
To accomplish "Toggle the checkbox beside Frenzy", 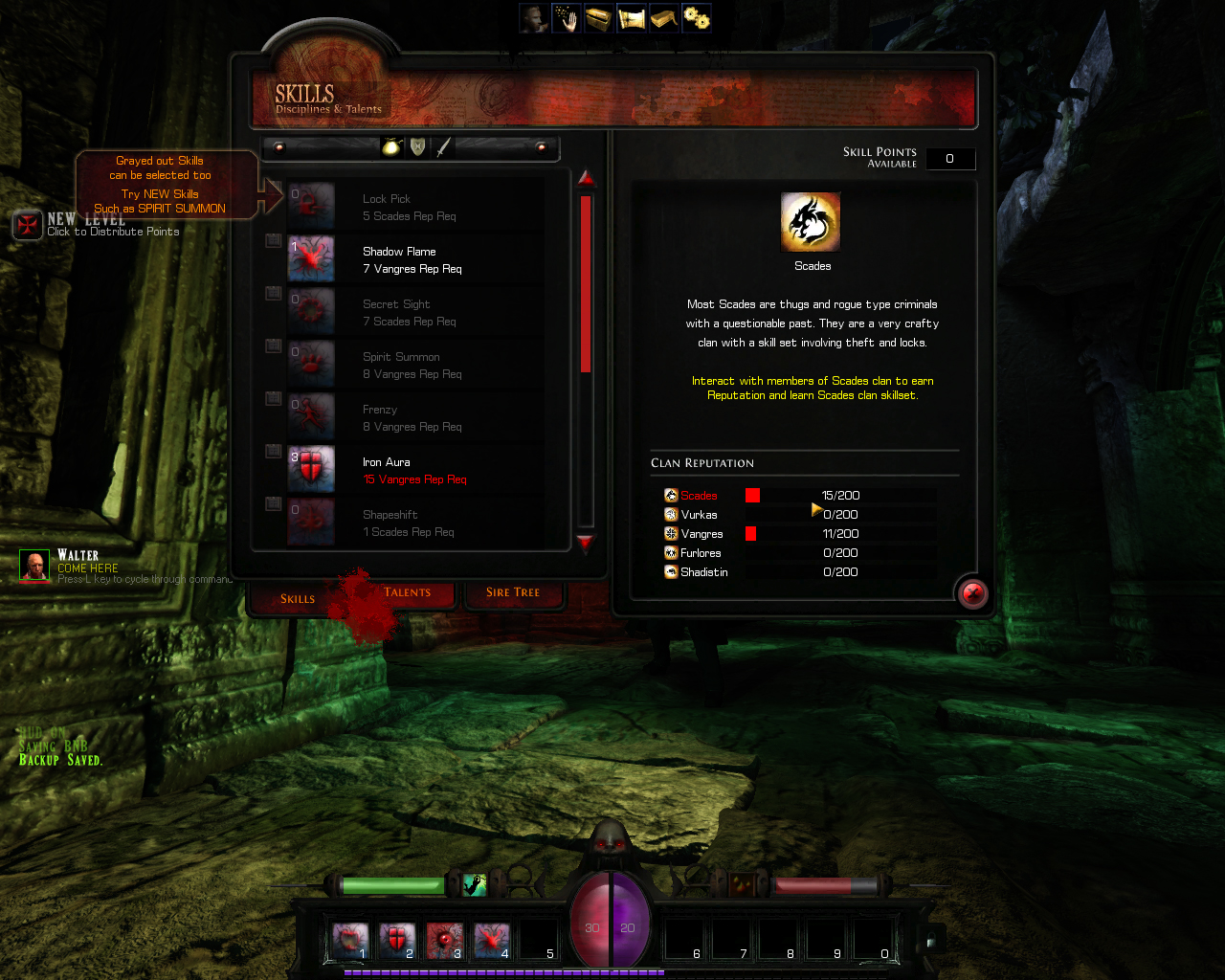I will coord(272,398).
